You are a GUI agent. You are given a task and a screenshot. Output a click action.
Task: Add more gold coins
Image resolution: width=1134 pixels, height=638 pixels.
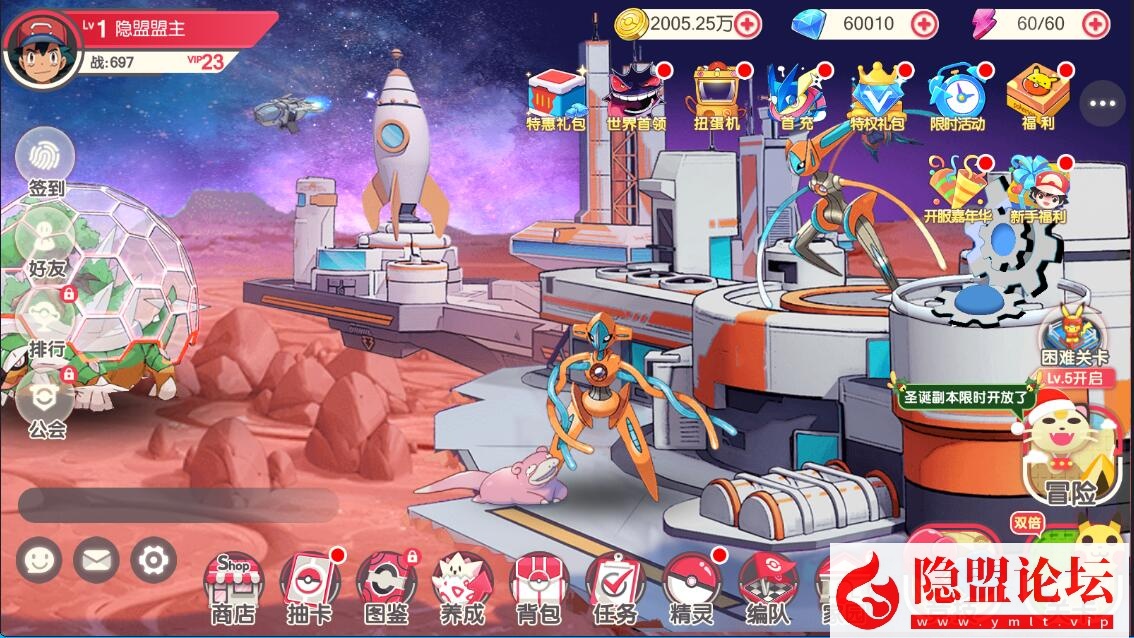tap(748, 24)
